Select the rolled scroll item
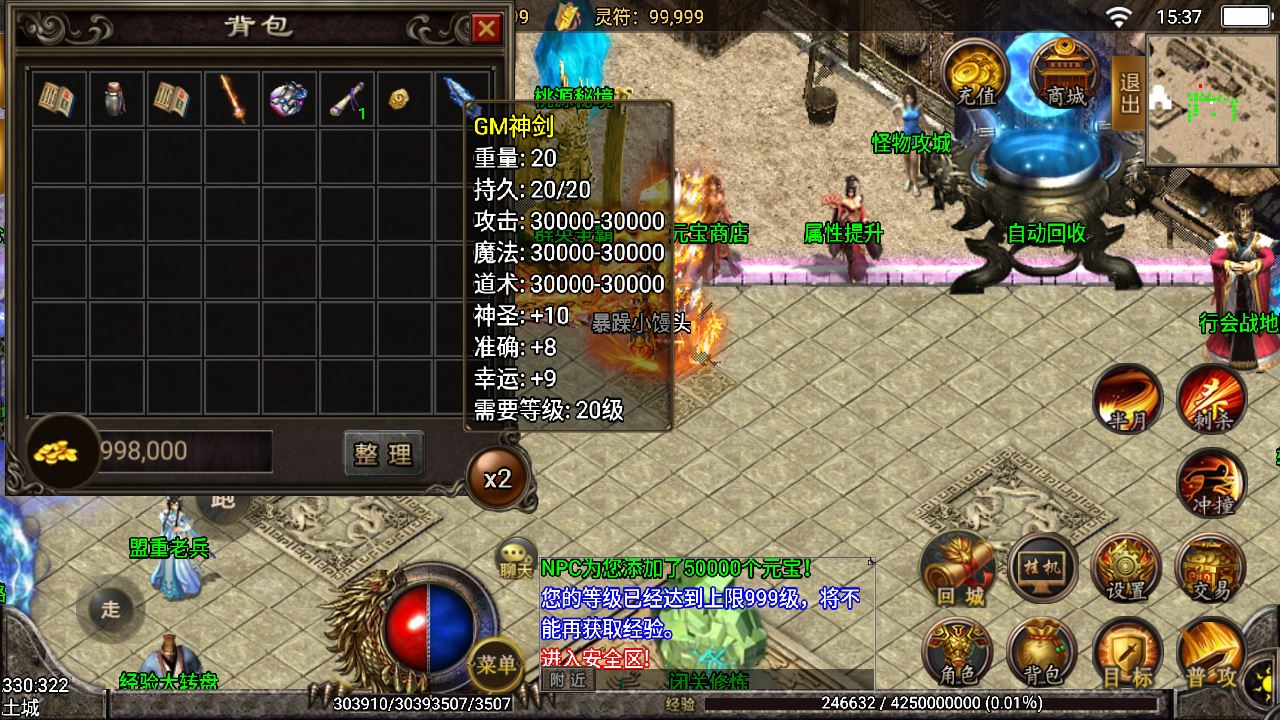The height and width of the screenshot is (720, 1280). click(x=347, y=99)
